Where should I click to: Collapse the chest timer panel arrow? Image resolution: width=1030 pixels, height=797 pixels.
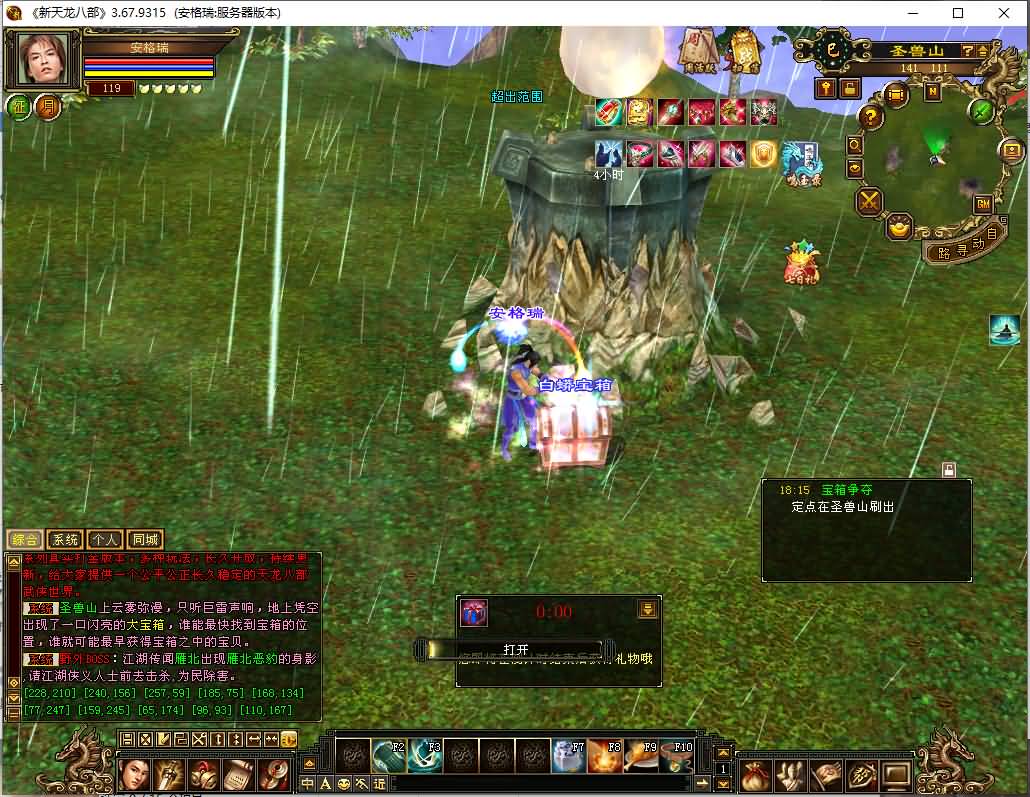point(647,609)
